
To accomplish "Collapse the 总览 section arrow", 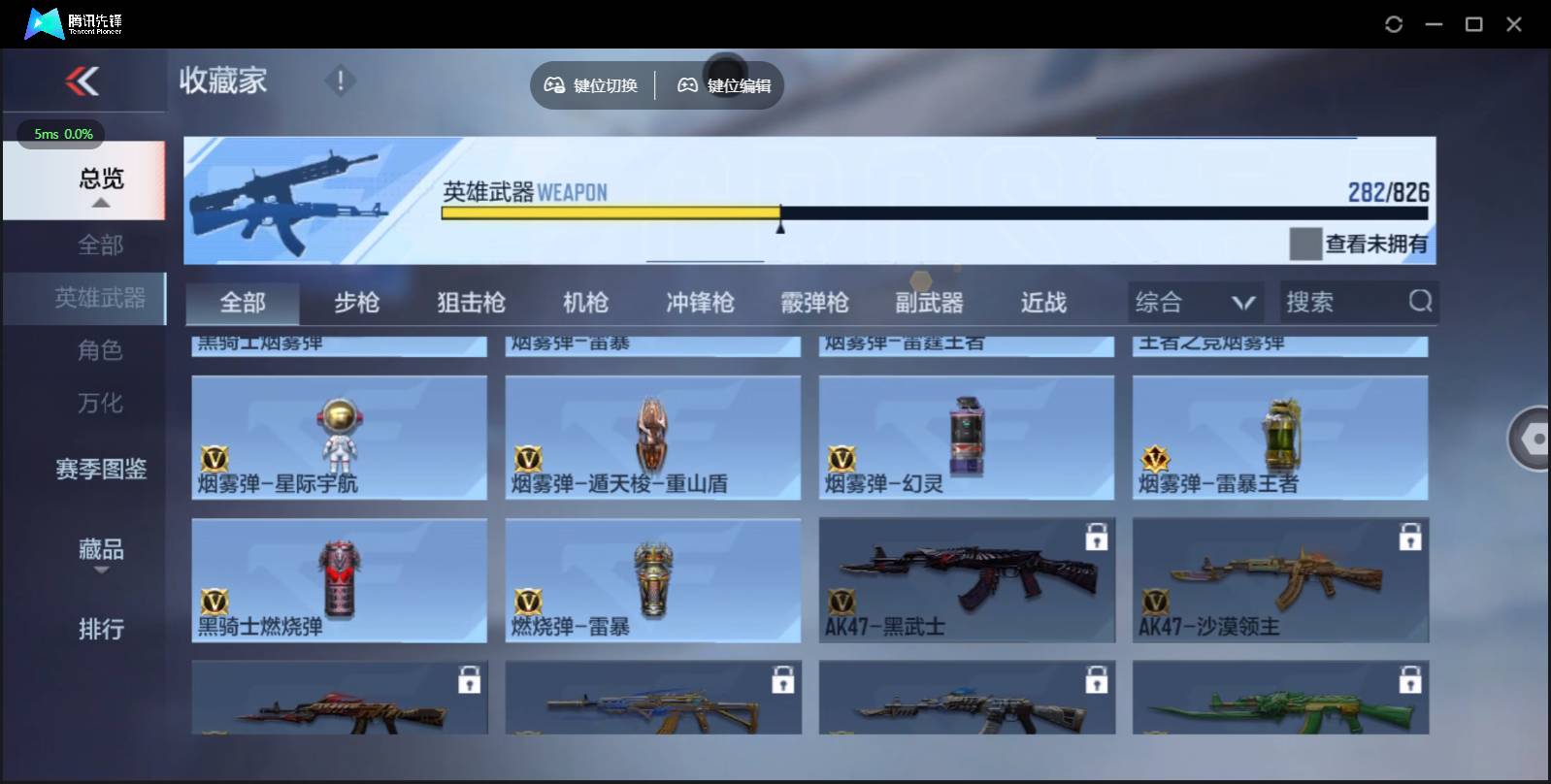I will click(x=100, y=203).
